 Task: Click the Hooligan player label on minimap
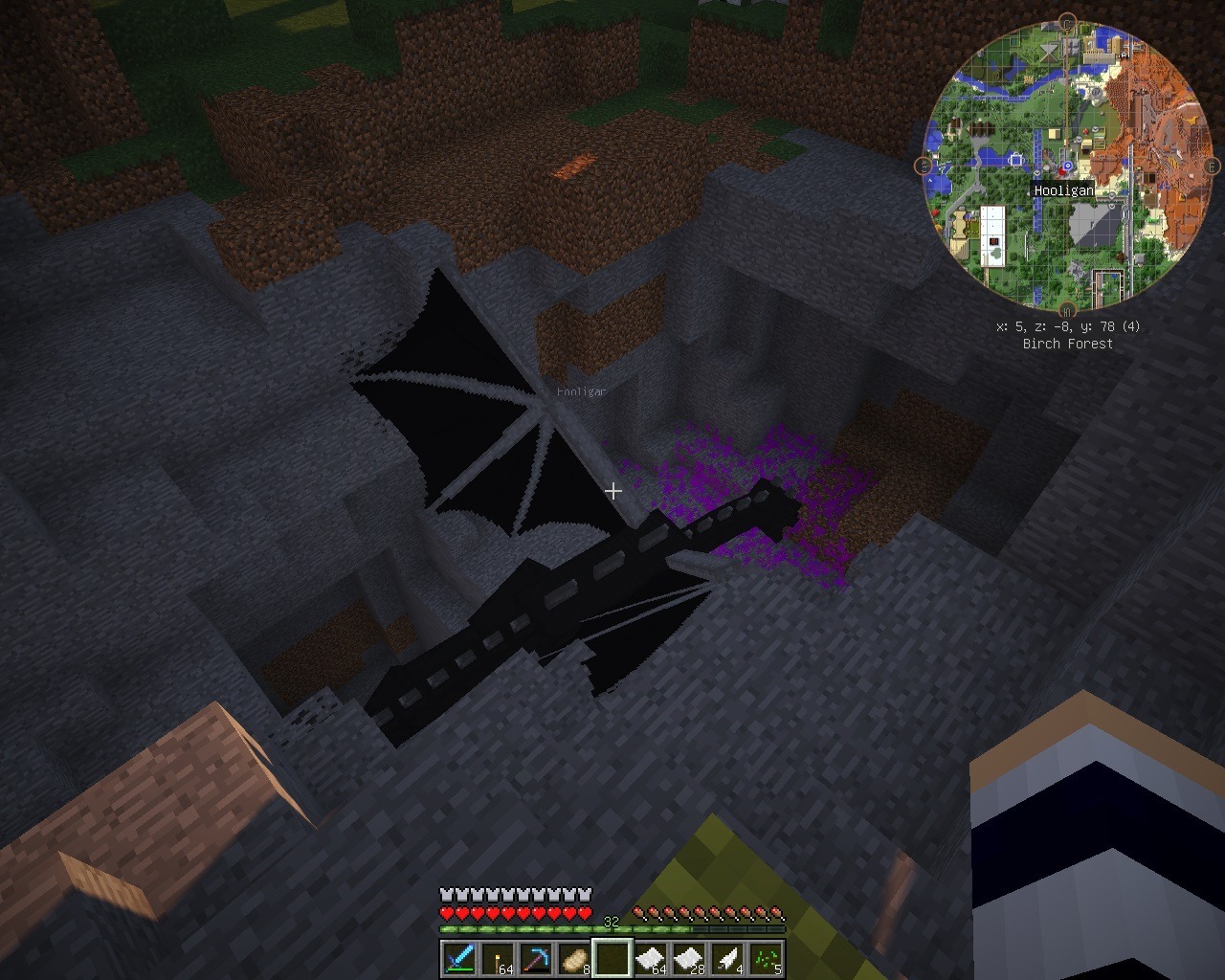[1063, 190]
